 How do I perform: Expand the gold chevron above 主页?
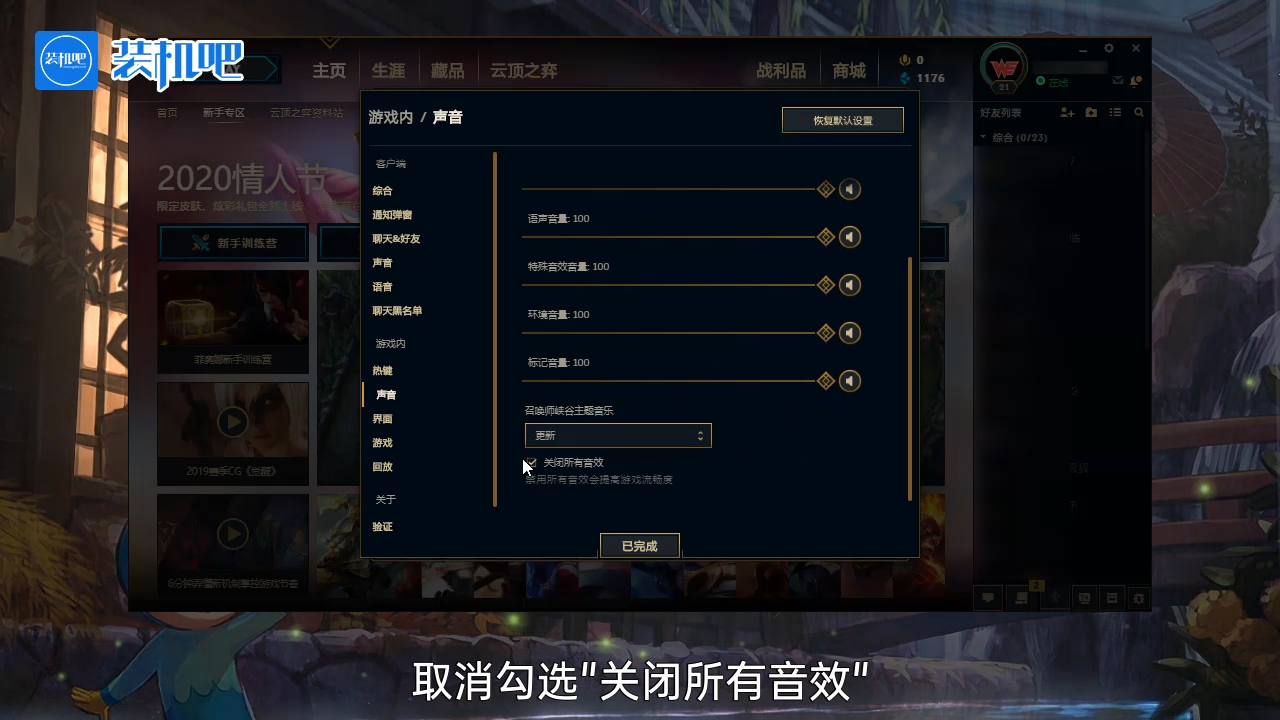coord(330,43)
